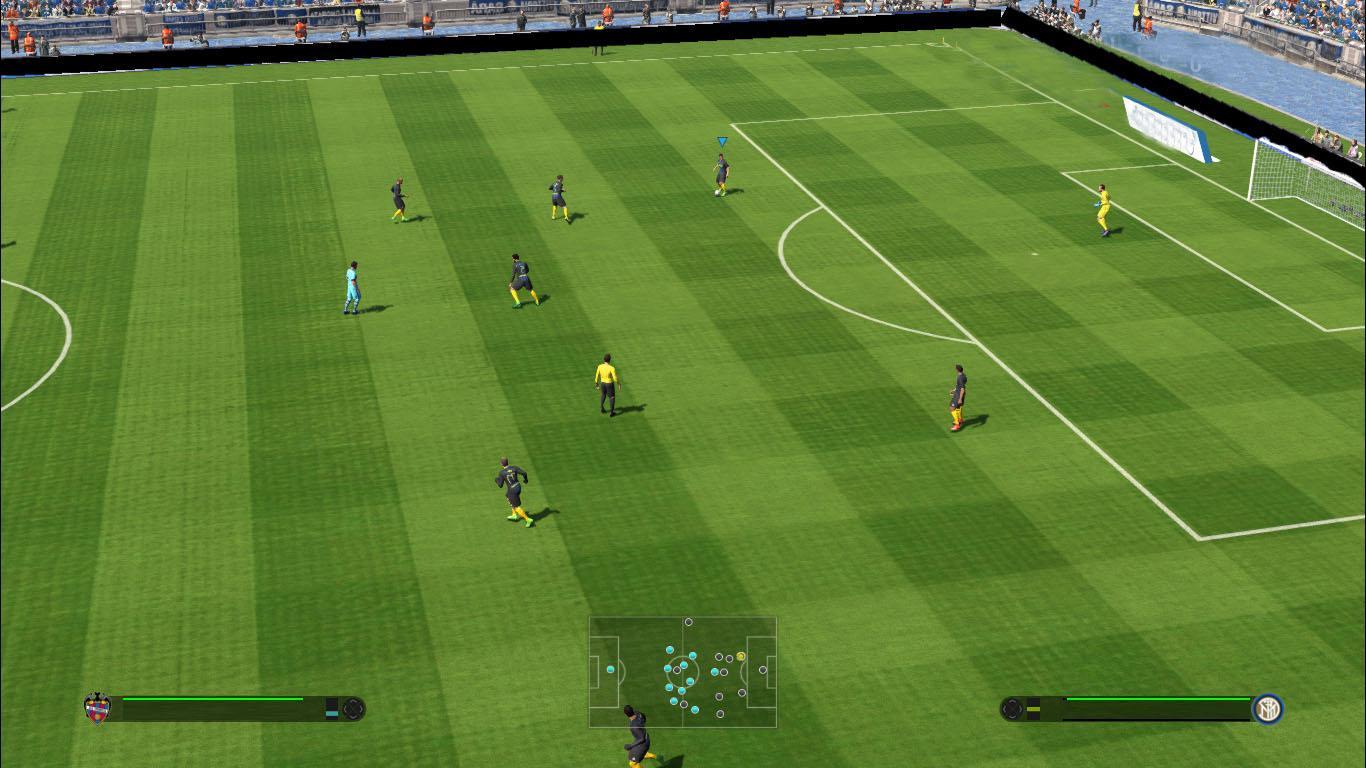
Task: Click the d-pad indicator on Inter's HUD
Action: [x=1012, y=707]
